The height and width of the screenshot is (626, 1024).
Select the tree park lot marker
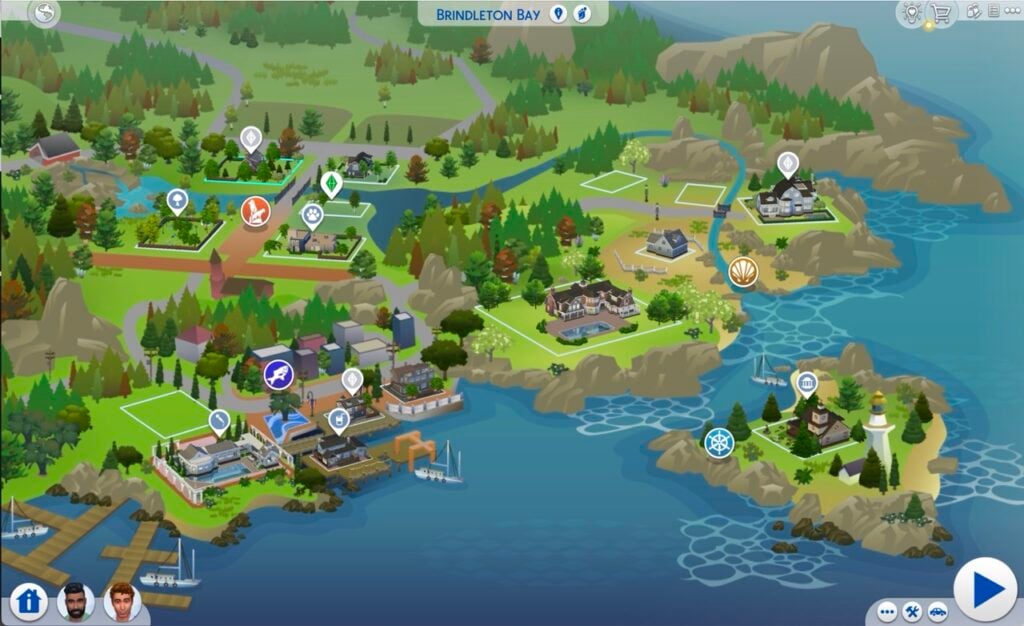(x=177, y=202)
